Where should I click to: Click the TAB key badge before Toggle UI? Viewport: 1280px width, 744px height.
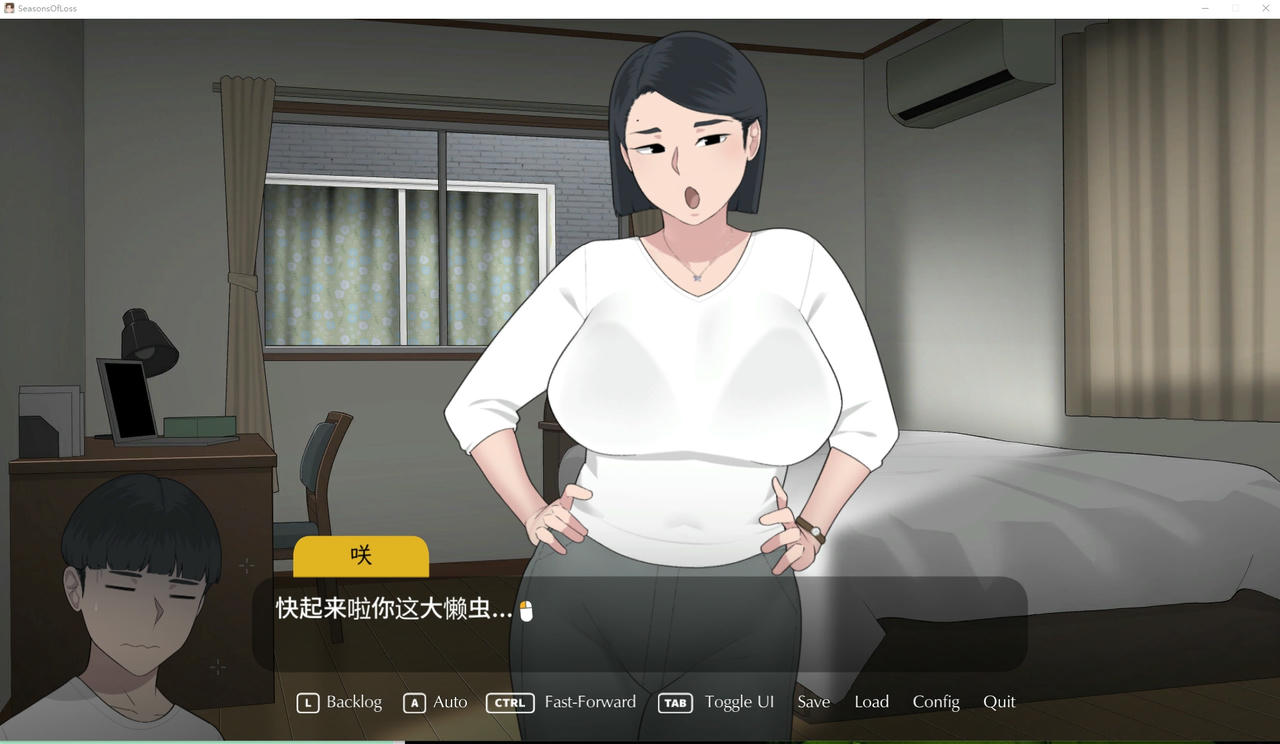point(674,702)
